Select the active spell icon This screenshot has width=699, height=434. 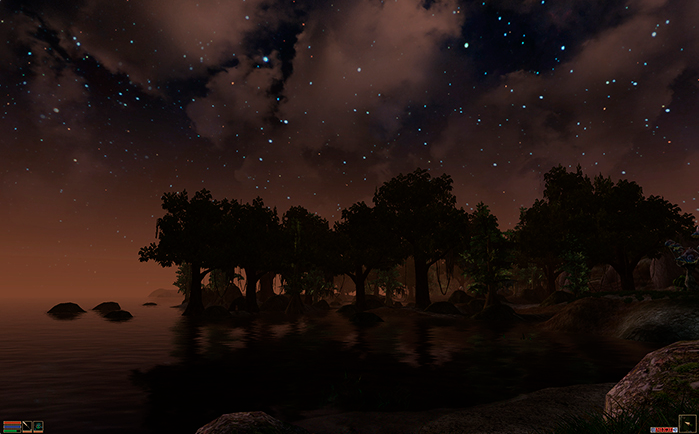tap(38, 426)
